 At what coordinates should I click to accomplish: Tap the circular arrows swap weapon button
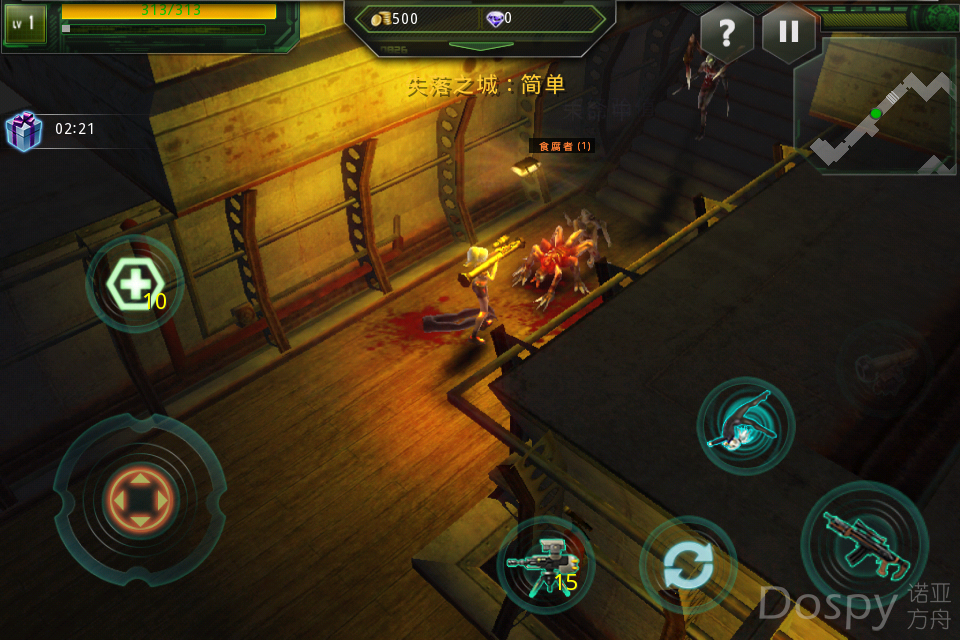pos(688,565)
